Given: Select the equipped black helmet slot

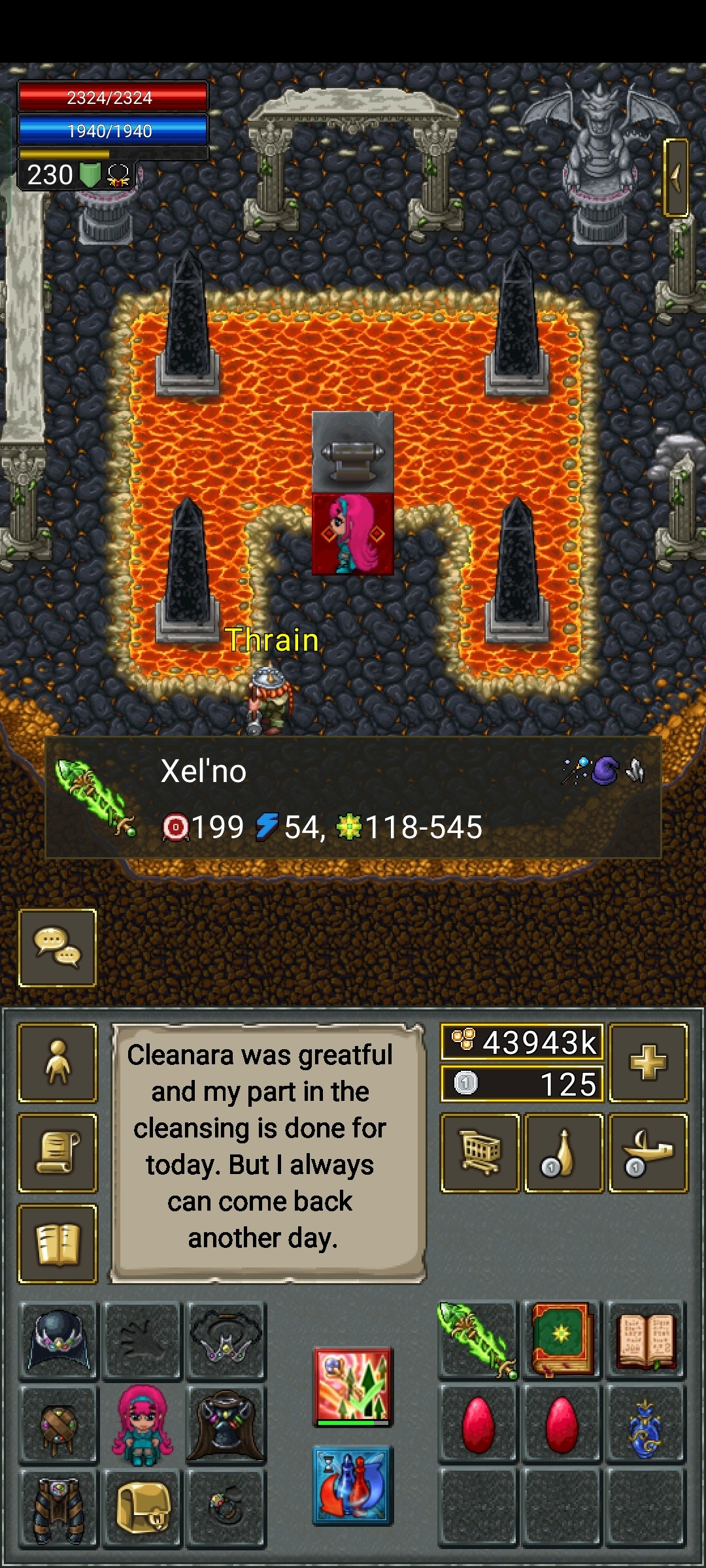Looking at the screenshot, I should (x=59, y=1341).
